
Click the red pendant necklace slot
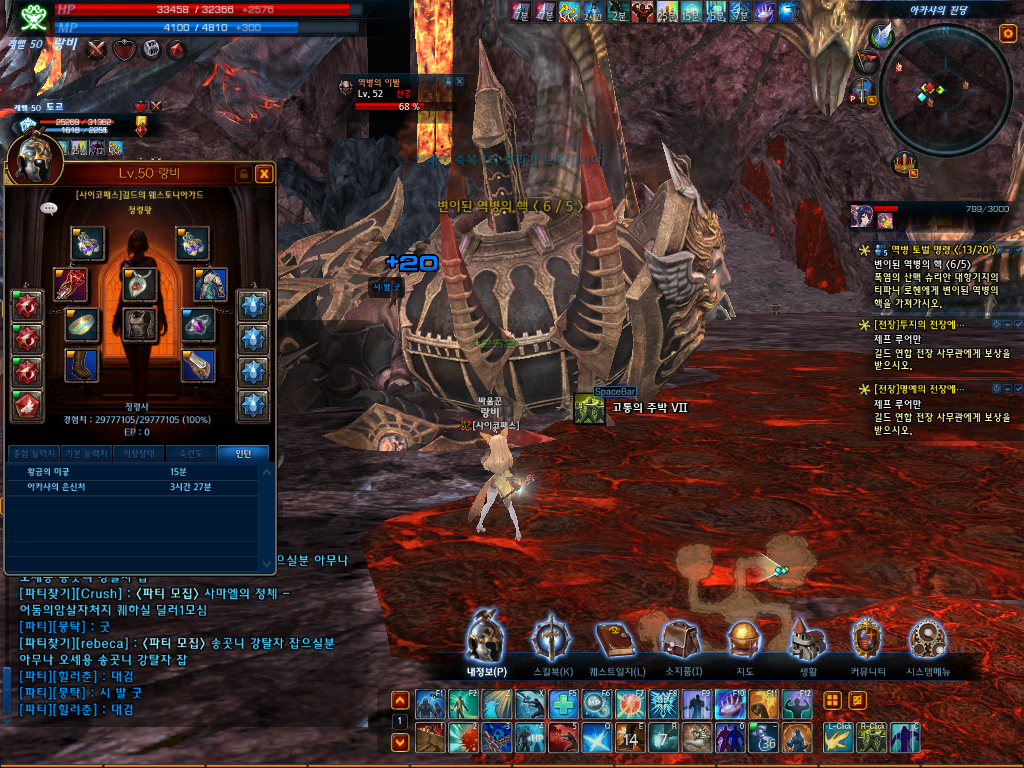(140, 284)
